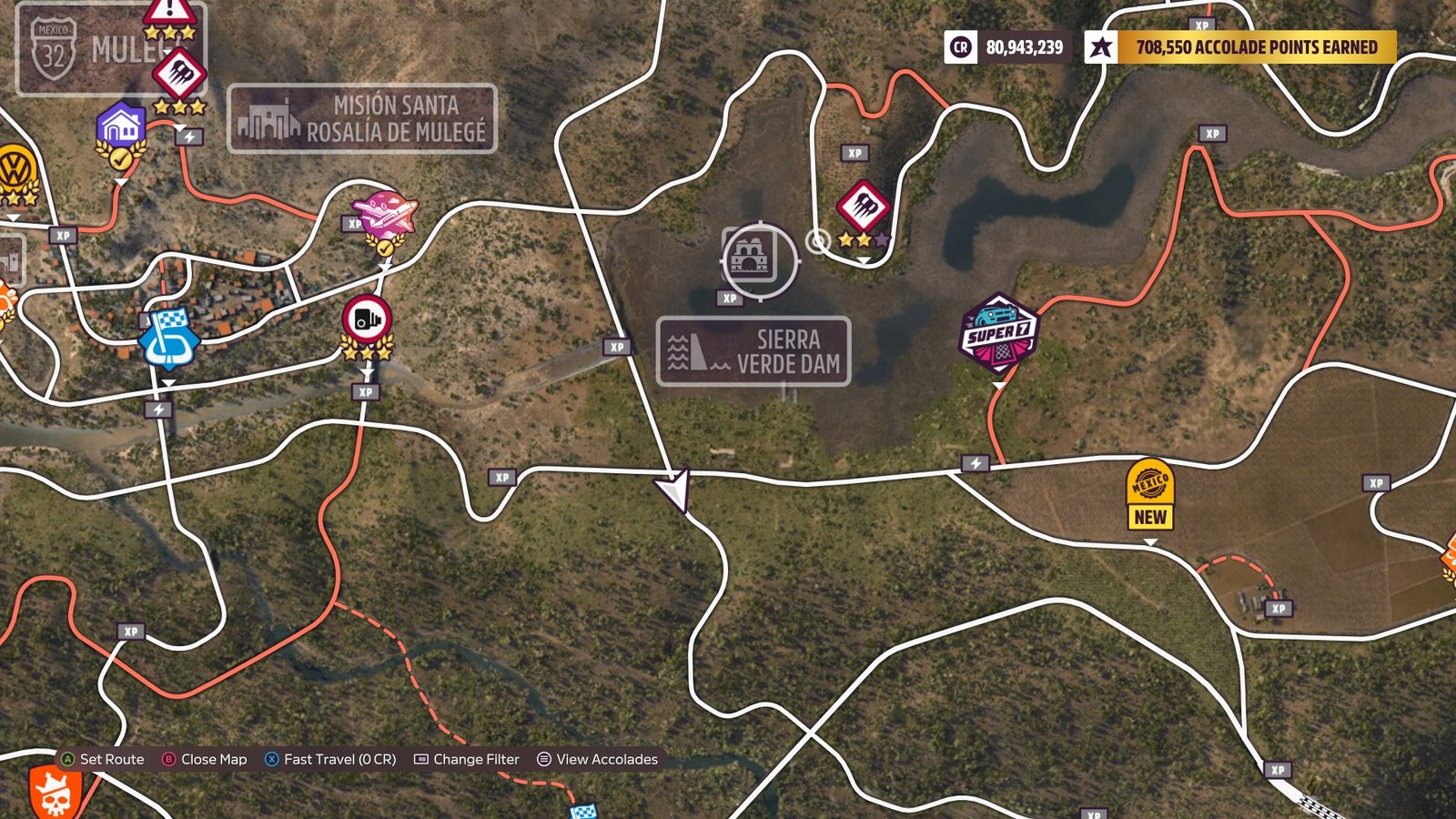The width and height of the screenshot is (1456, 819).
Task: Open the Volkswagen logo story marker
Action: [x=16, y=171]
